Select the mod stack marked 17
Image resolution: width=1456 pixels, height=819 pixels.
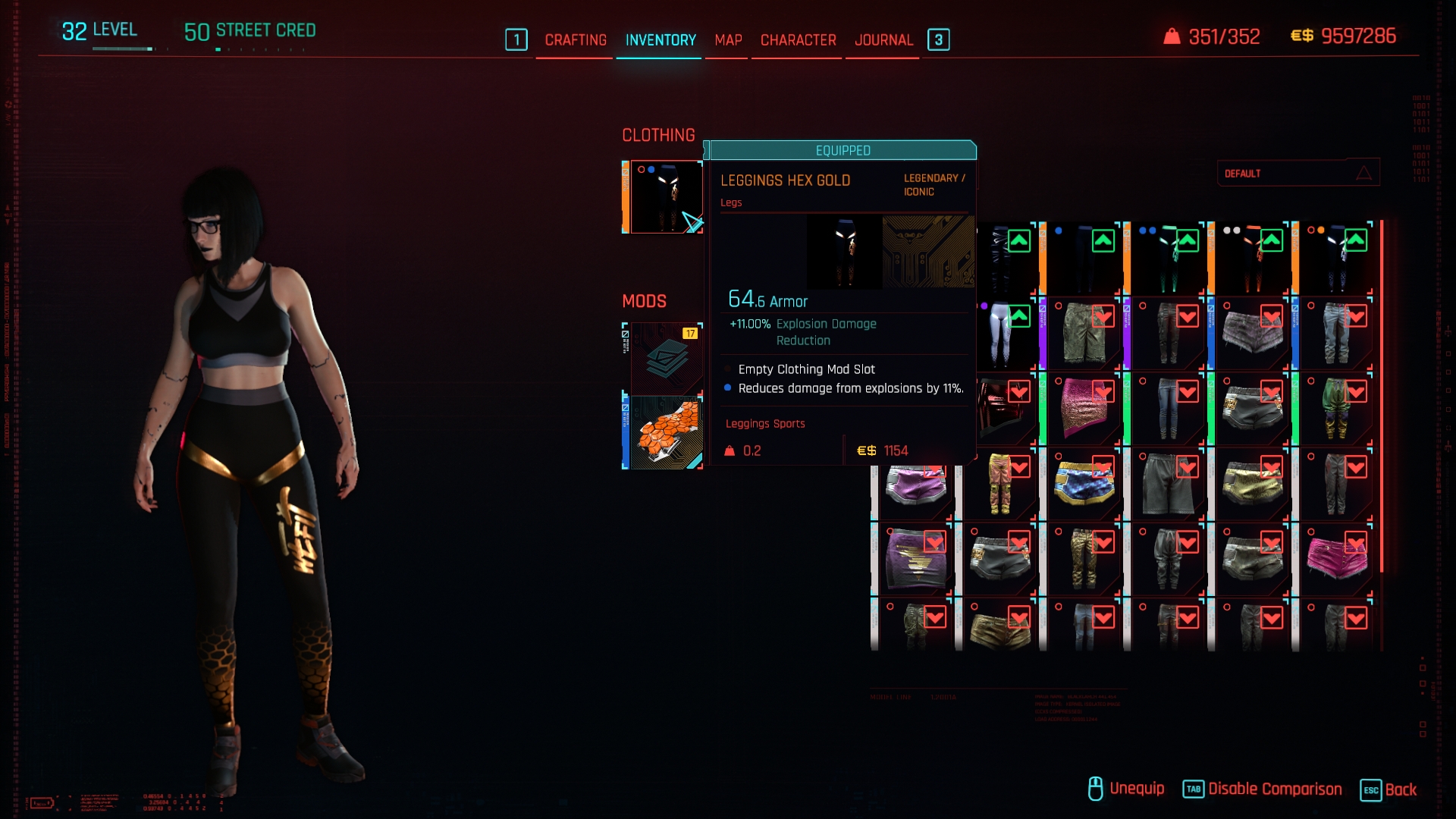coord(665,358)
